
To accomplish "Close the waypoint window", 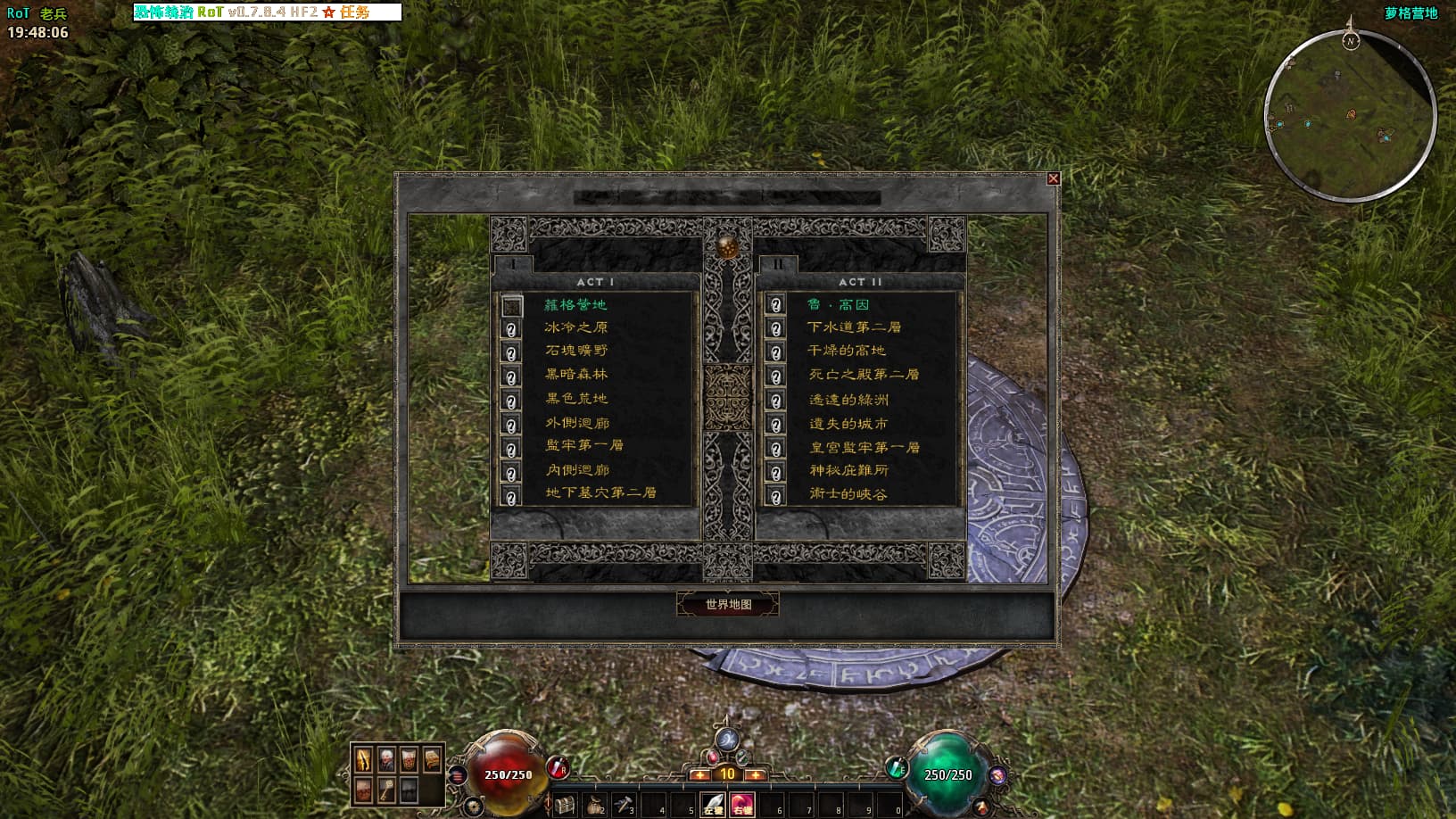I will click(1053, 178).
